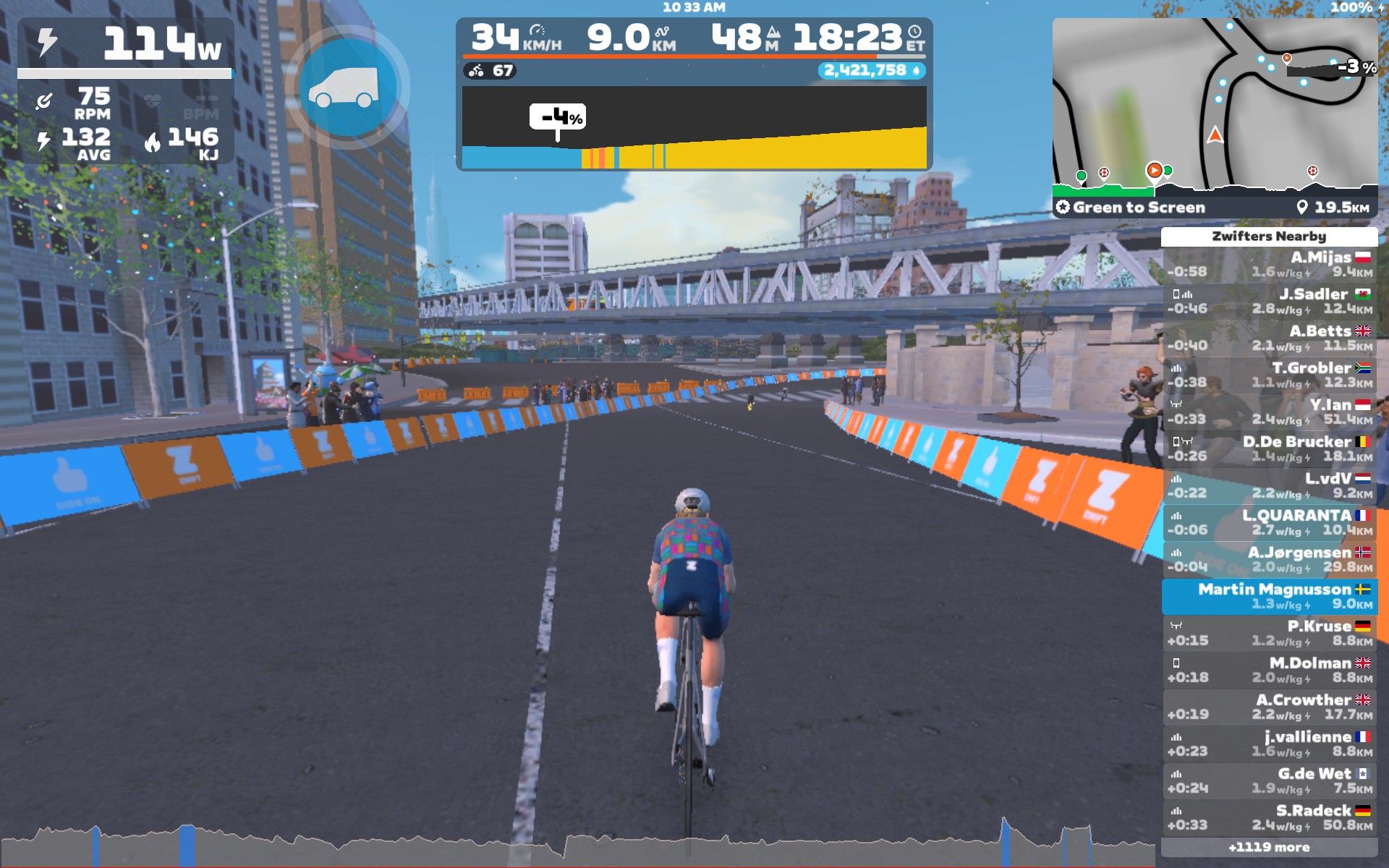Select A.Mijas in the nearby riders list
Image resolution: width=1389 pixels, height=868 pixels.
tap(1269, 265)
